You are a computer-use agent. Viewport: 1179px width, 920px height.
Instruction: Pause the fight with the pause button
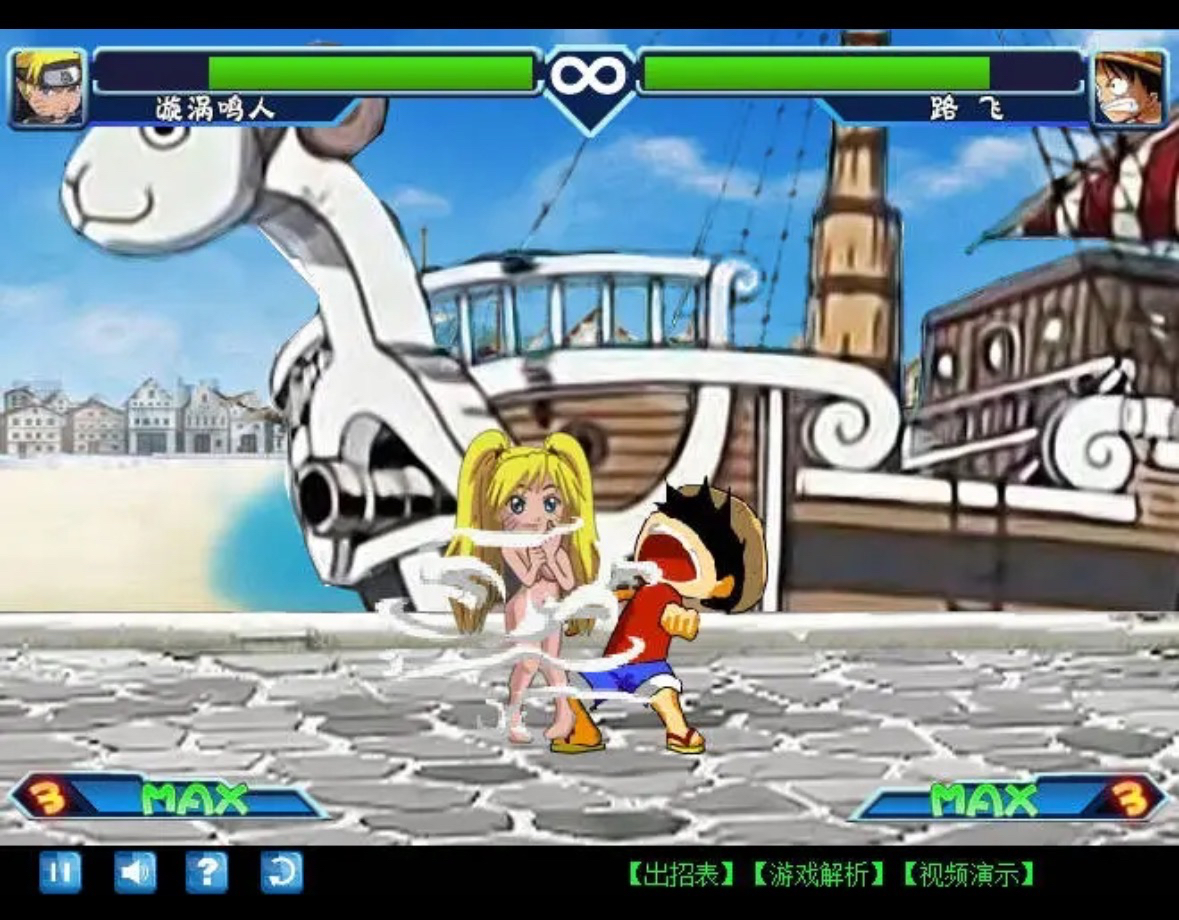[x=60, y=873]
